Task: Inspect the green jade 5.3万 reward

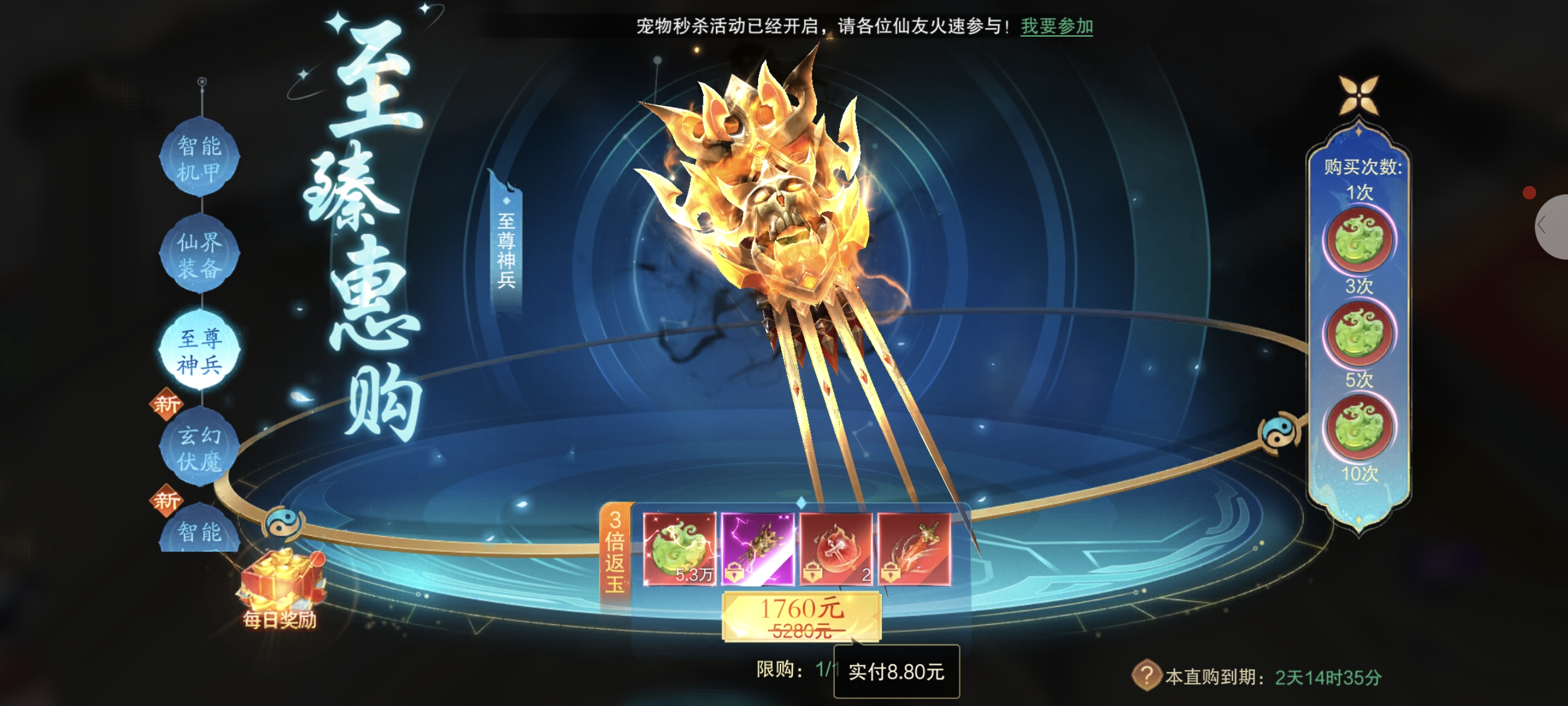Action: tap(679, 549)
